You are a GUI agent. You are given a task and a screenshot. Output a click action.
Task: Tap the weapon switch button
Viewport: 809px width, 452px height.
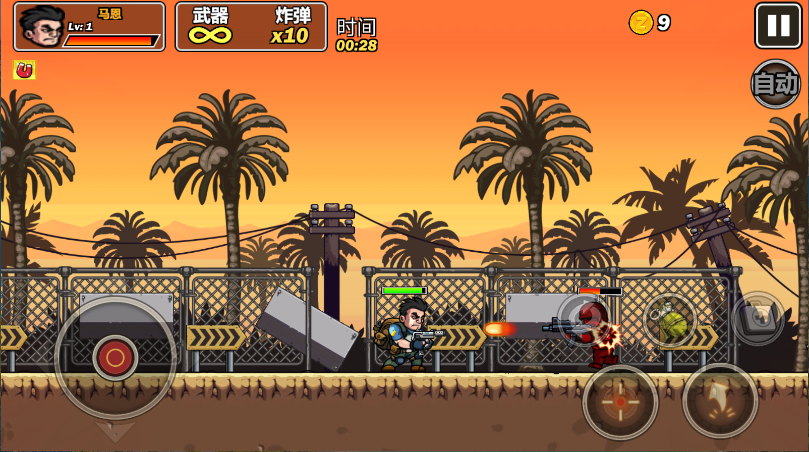(758, 318)
